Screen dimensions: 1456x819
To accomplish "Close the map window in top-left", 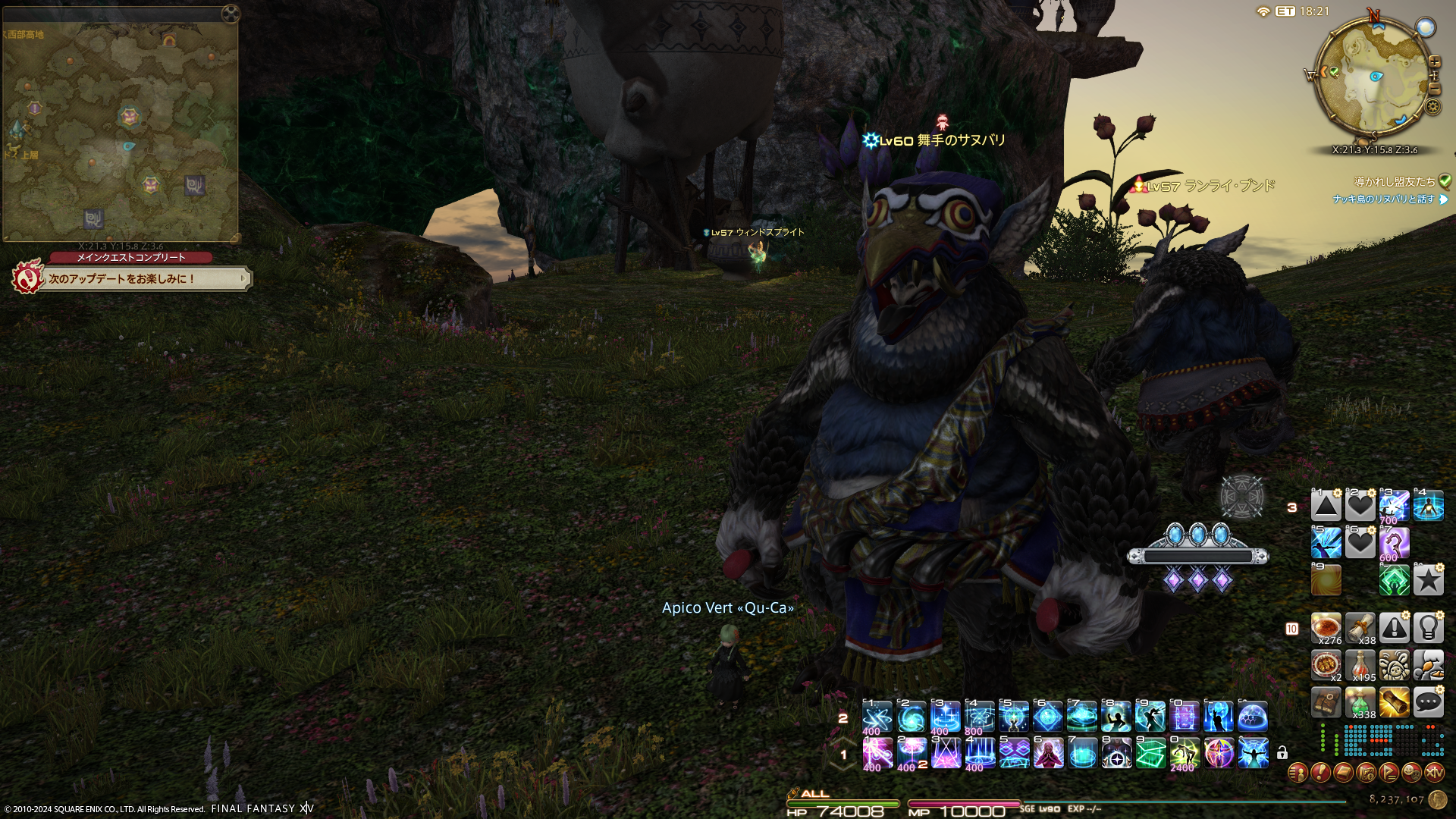I will 230,13.
